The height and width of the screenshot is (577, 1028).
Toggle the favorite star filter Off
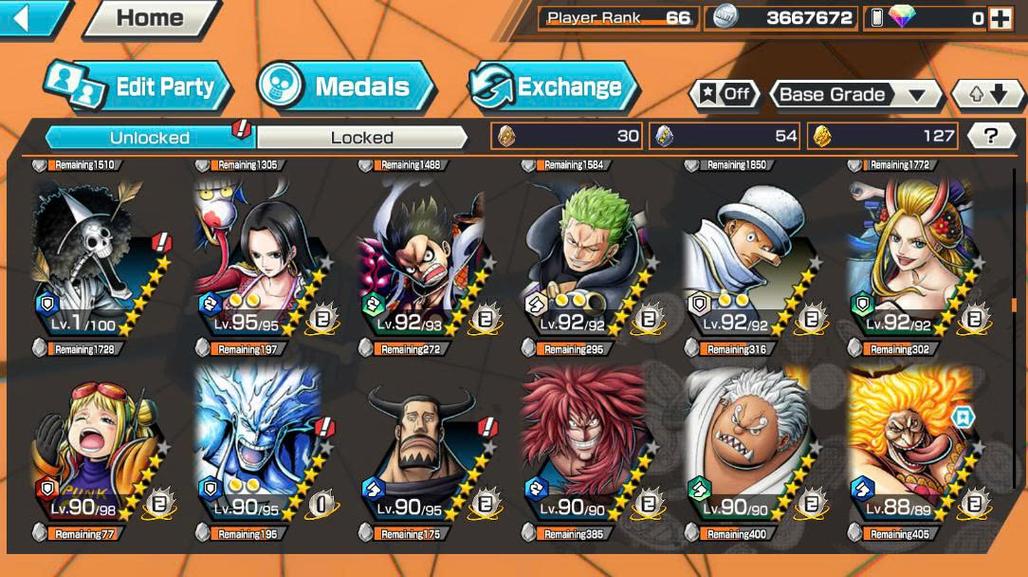(725, 95)
